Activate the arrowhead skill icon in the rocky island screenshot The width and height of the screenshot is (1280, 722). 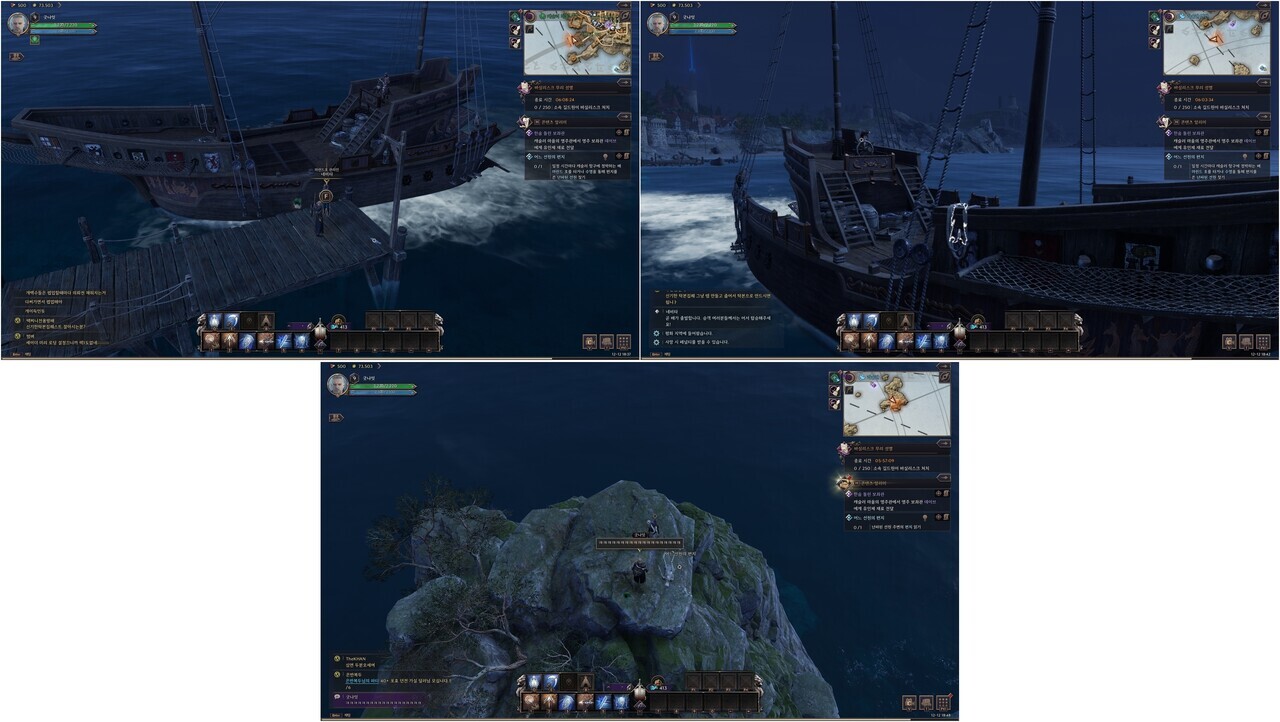click(x=586, y=682)
